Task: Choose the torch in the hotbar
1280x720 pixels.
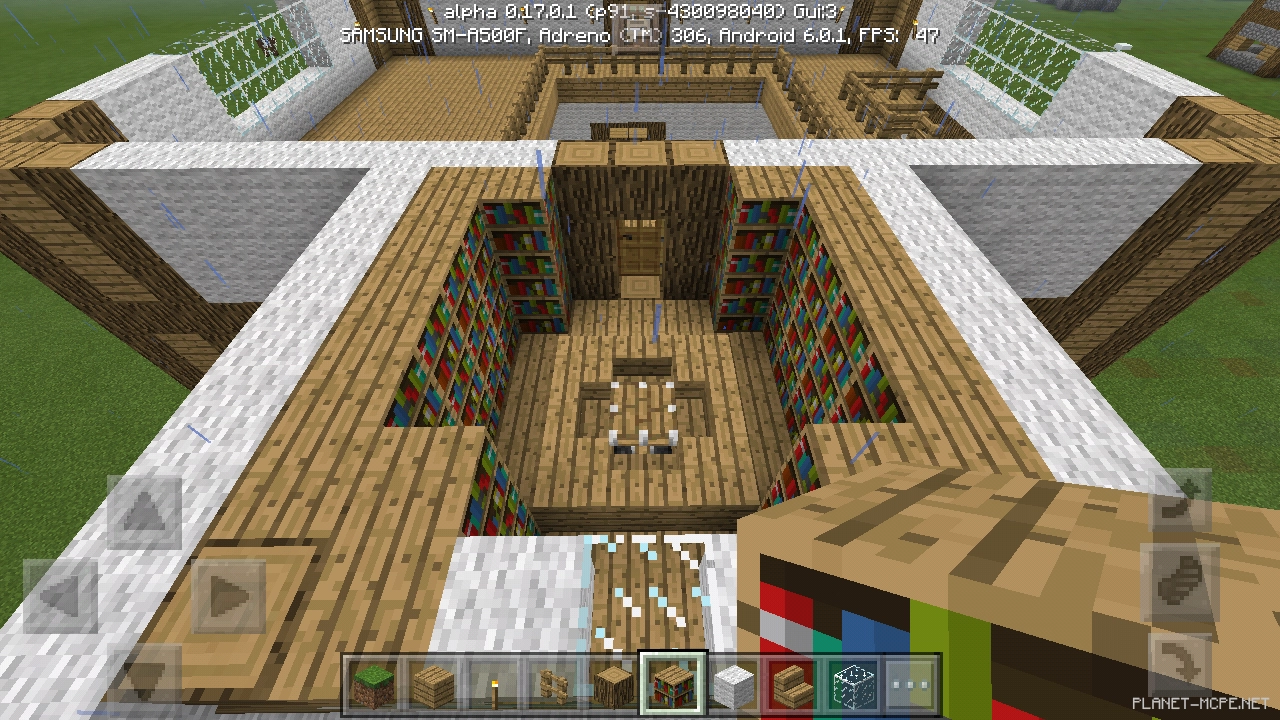Action: tap(492, 684)
